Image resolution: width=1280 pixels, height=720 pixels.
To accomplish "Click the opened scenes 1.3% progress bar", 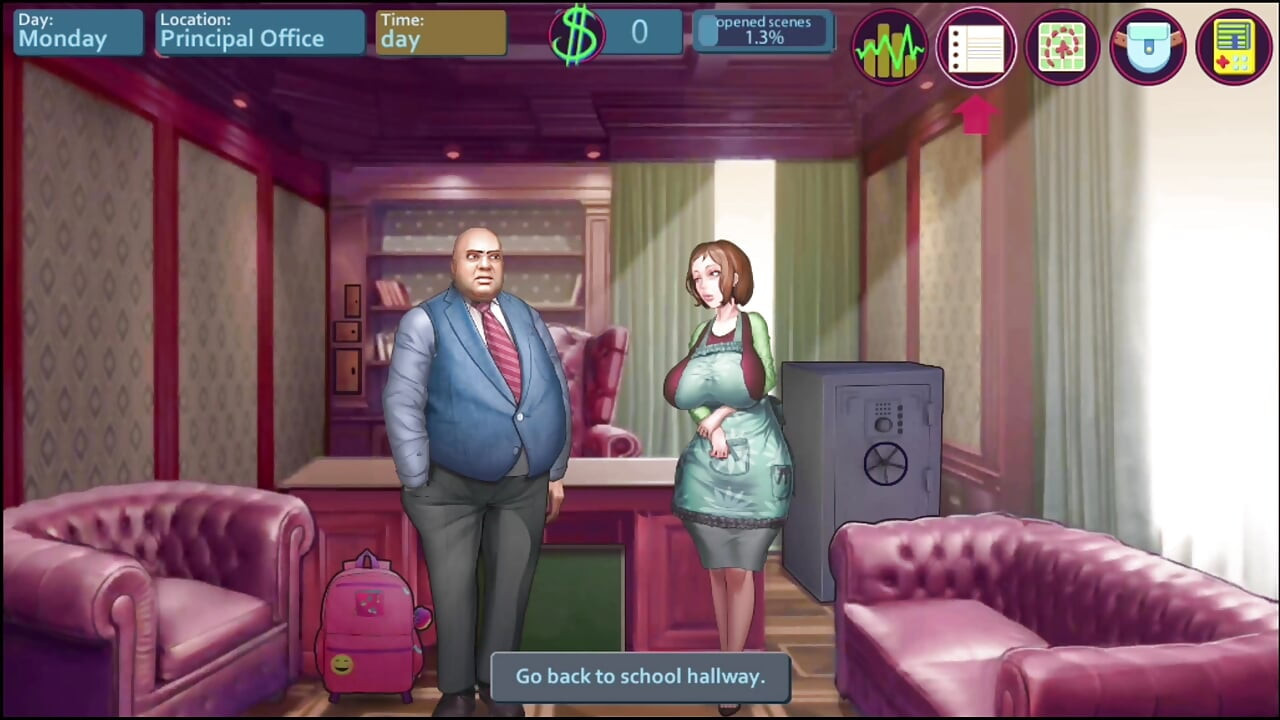I will tap(763, 31).
